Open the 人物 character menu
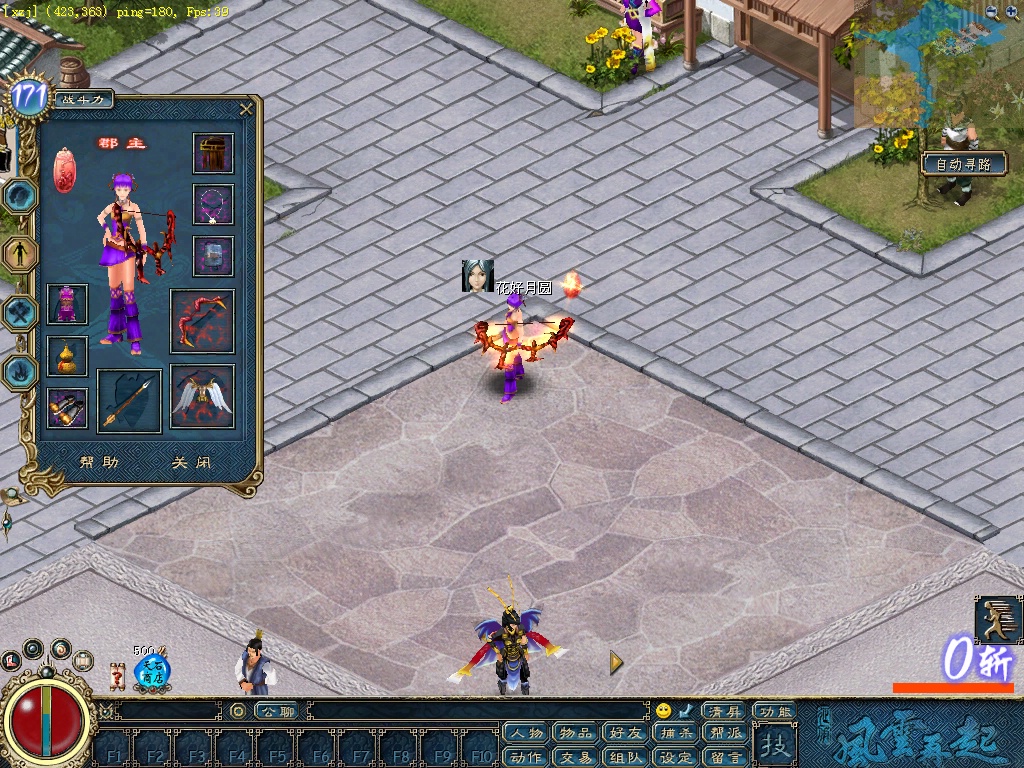The height and width of the screenshot is (768, 1024). tap(526, 733)
